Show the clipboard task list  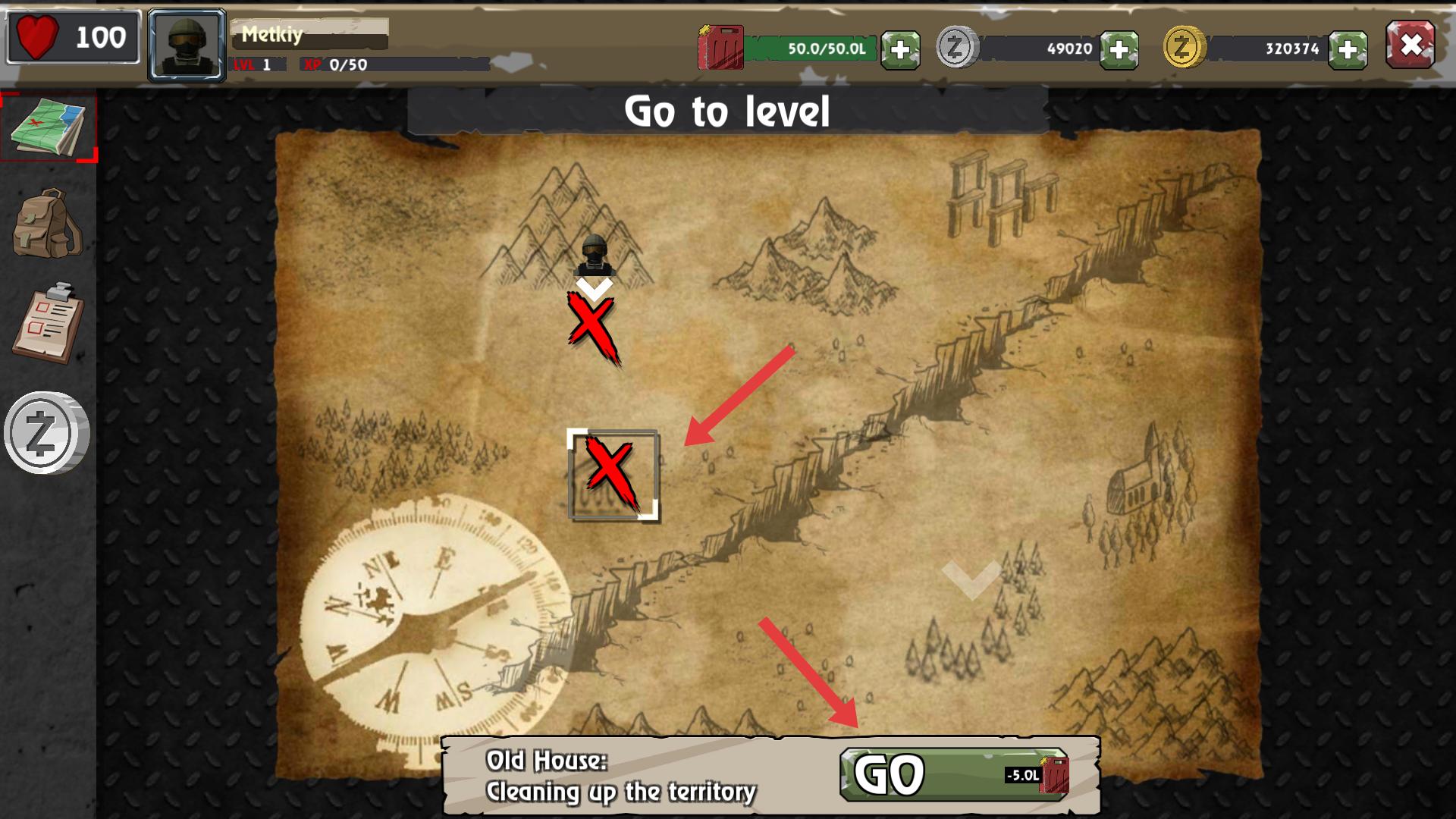(47, 324)
